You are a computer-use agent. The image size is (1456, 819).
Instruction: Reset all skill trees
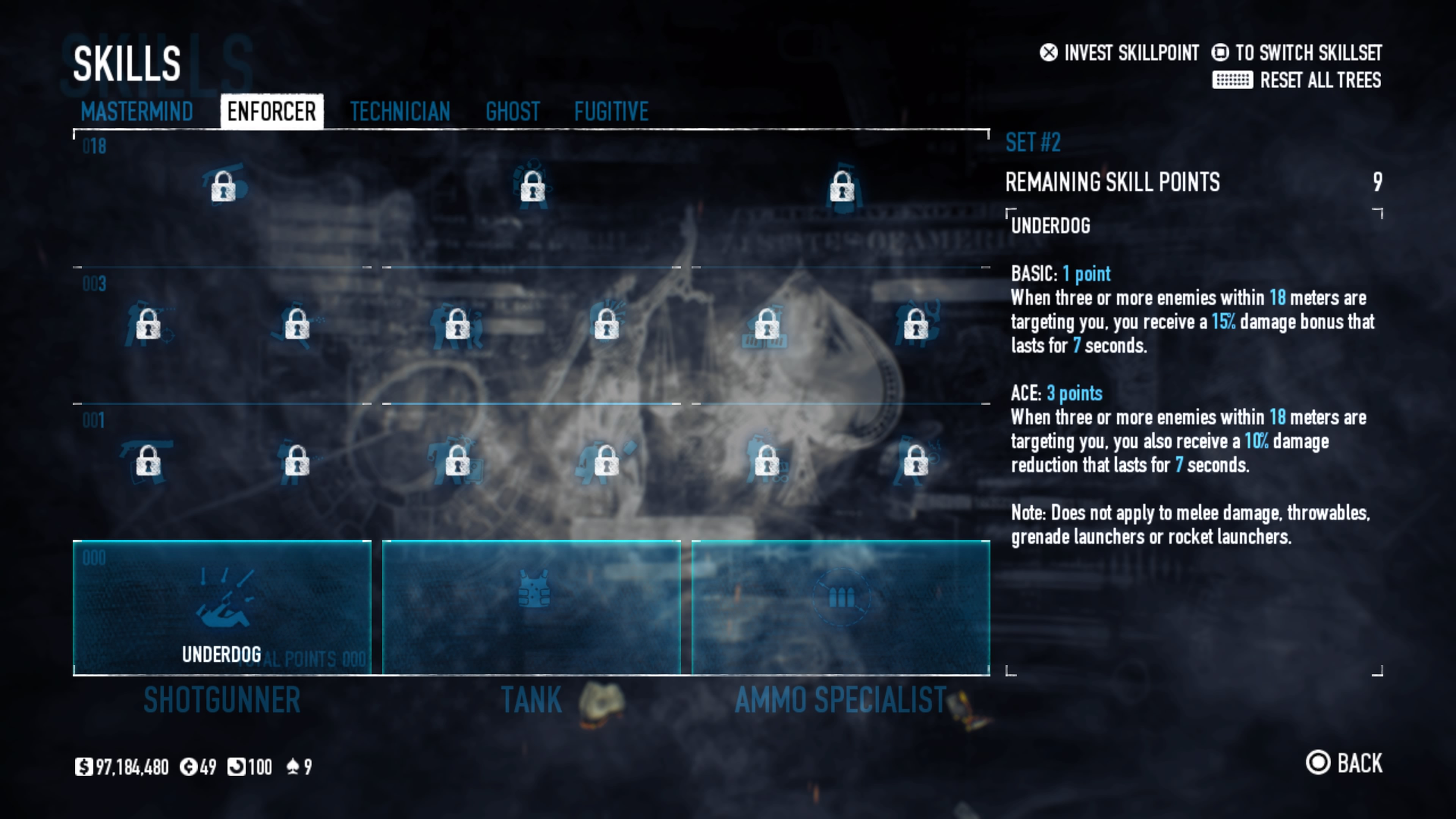pos(1297,80)
